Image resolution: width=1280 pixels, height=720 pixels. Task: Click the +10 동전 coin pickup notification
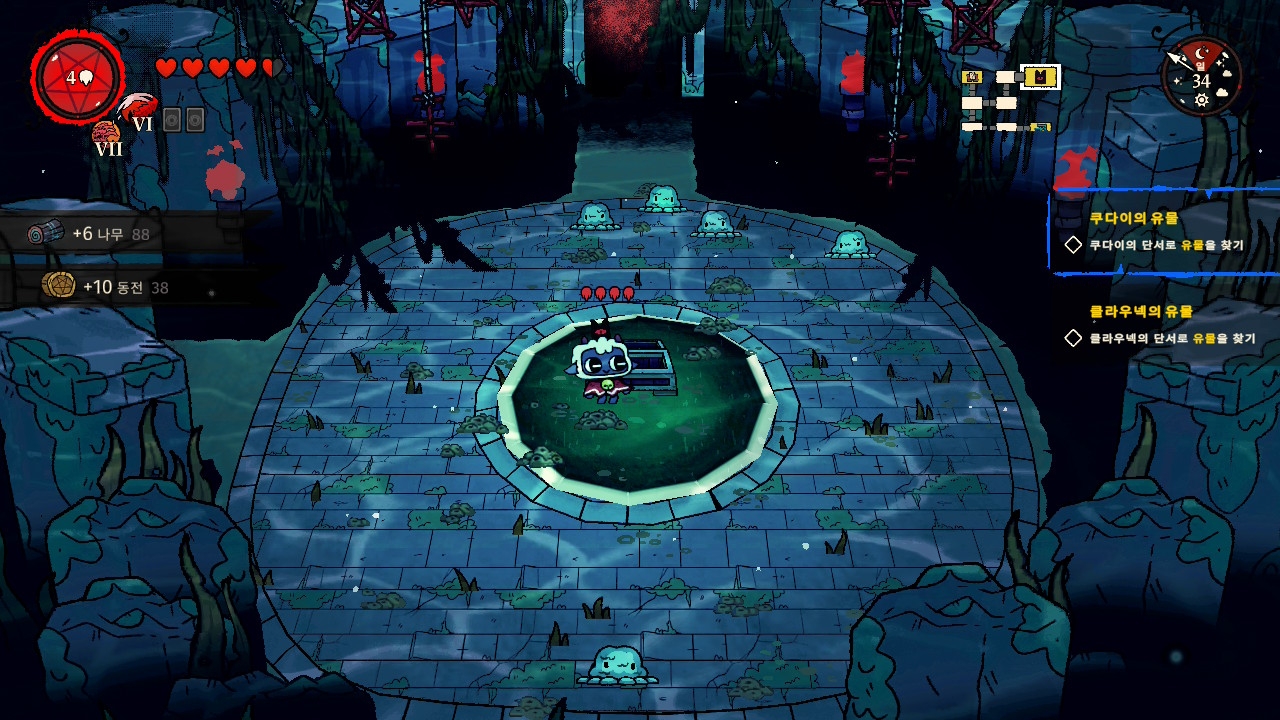coord(105,287)
